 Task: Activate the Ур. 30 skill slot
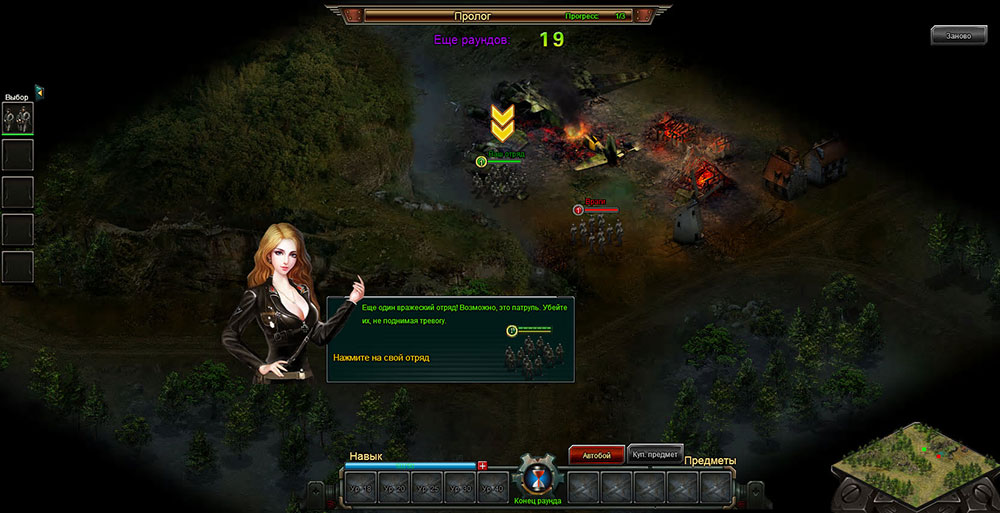tap(459, 488)
